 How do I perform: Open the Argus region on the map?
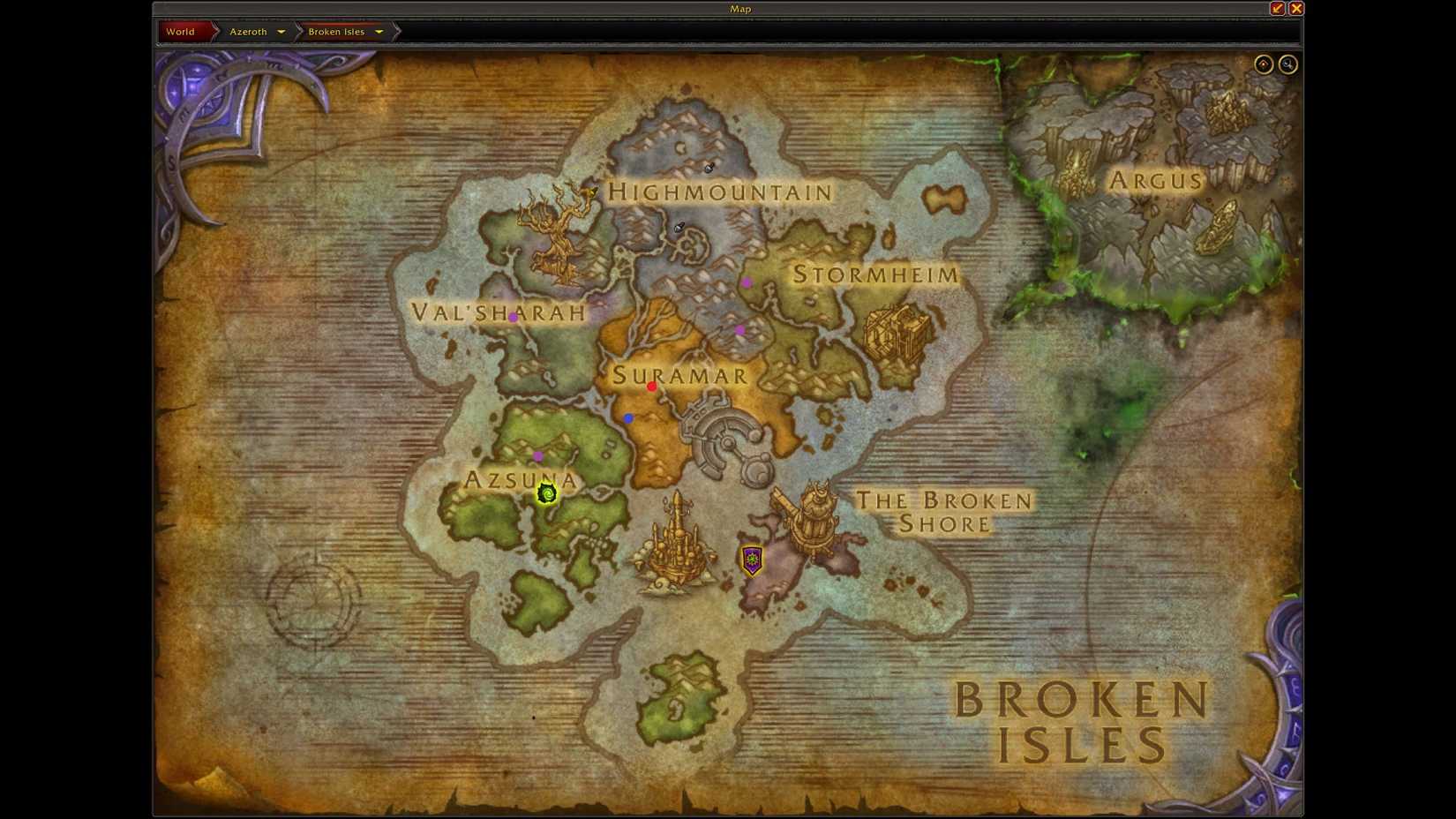[1154, 180]
